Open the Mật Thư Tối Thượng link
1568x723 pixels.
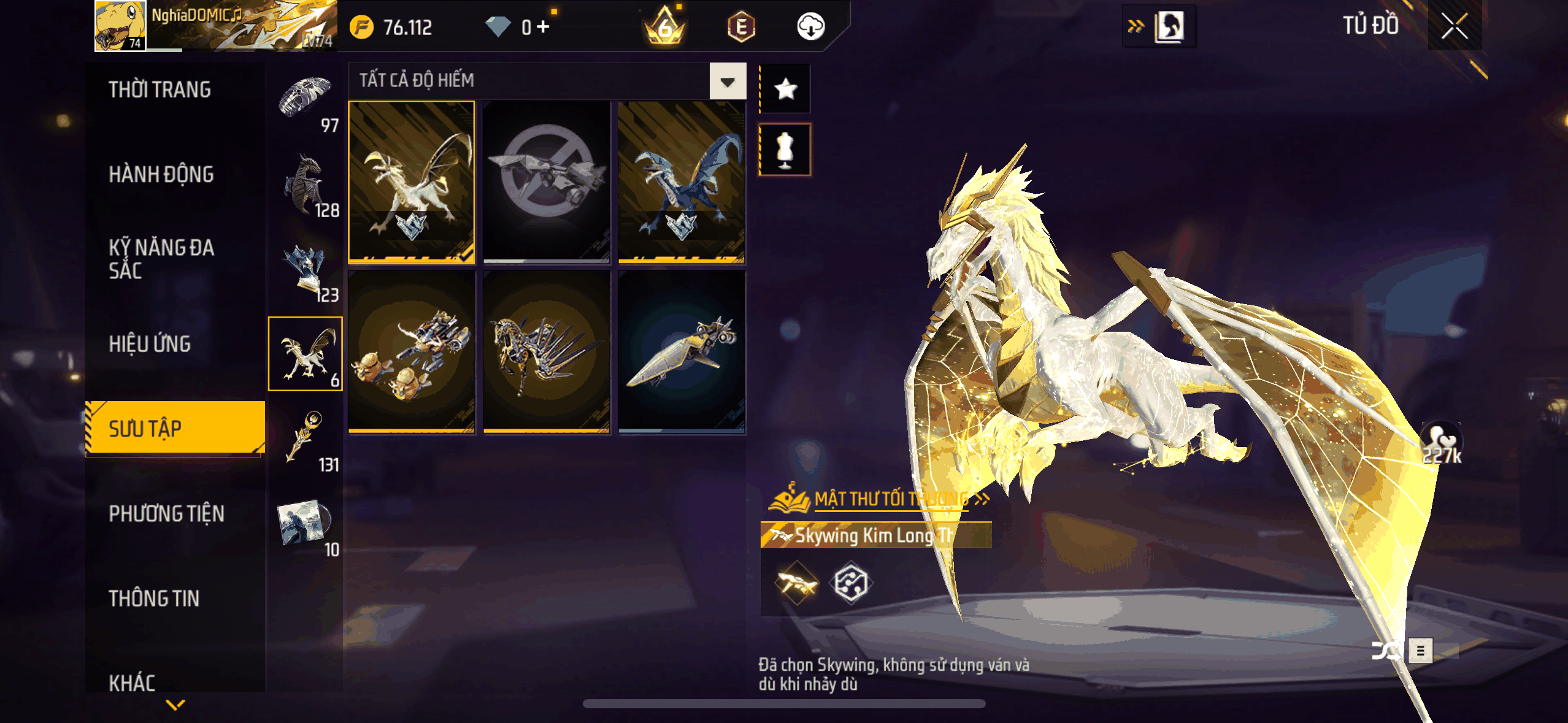click(x=891, y=499)
